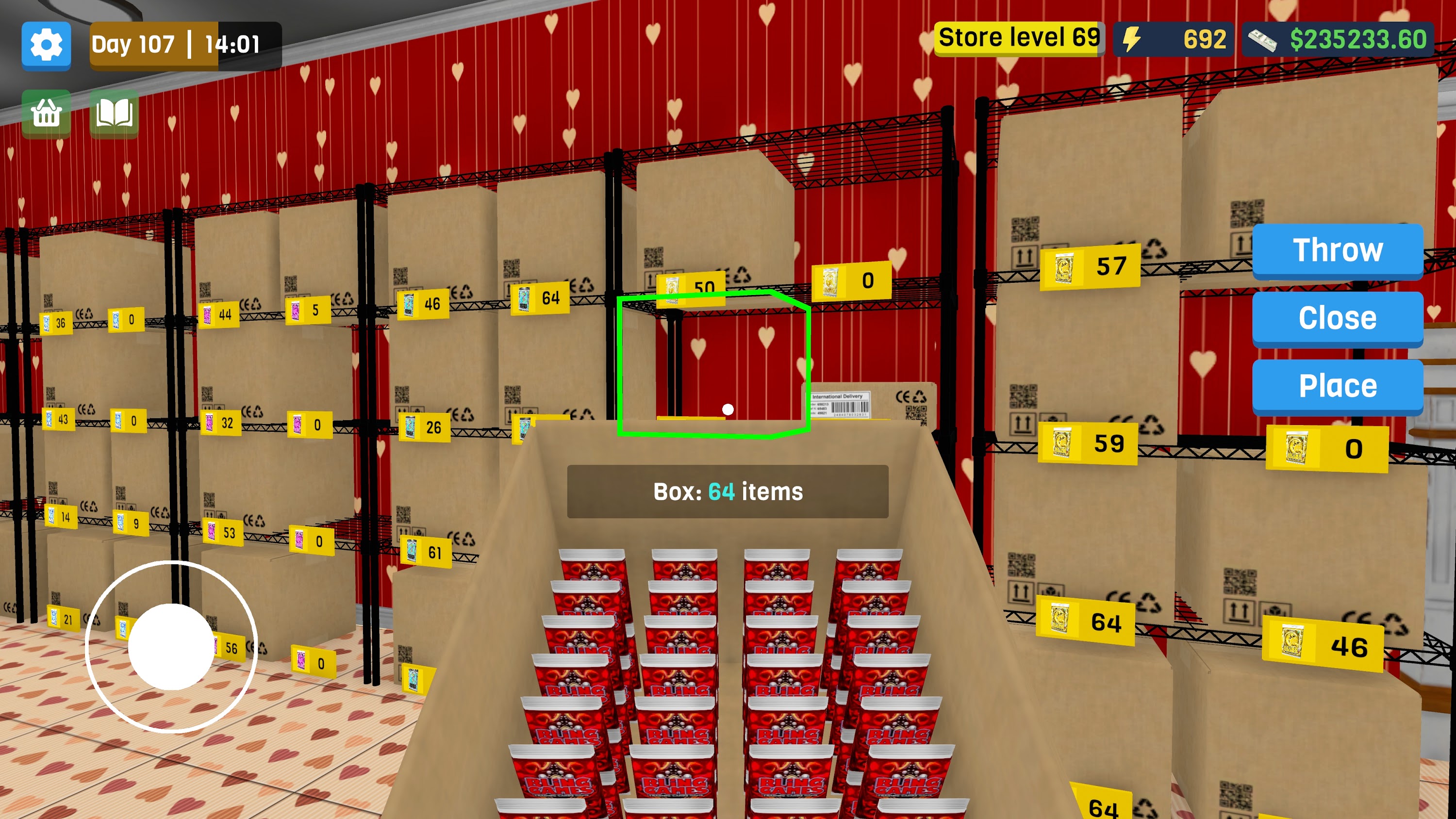Tap the cash money icon
The image size is (1456, 819).
click(1268, 39)
